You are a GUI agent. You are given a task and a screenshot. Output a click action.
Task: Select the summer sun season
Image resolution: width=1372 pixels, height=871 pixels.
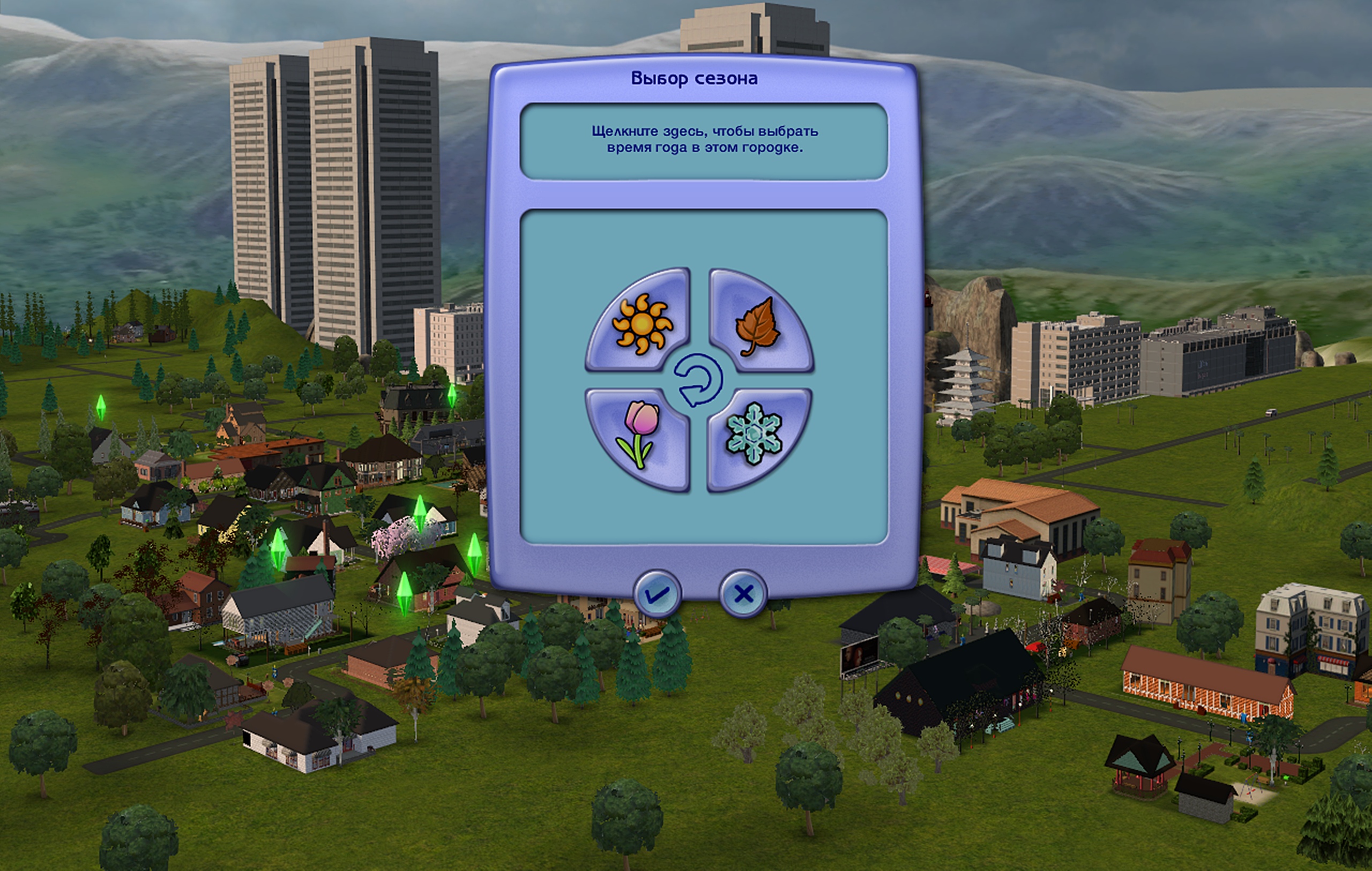(641, 323)
